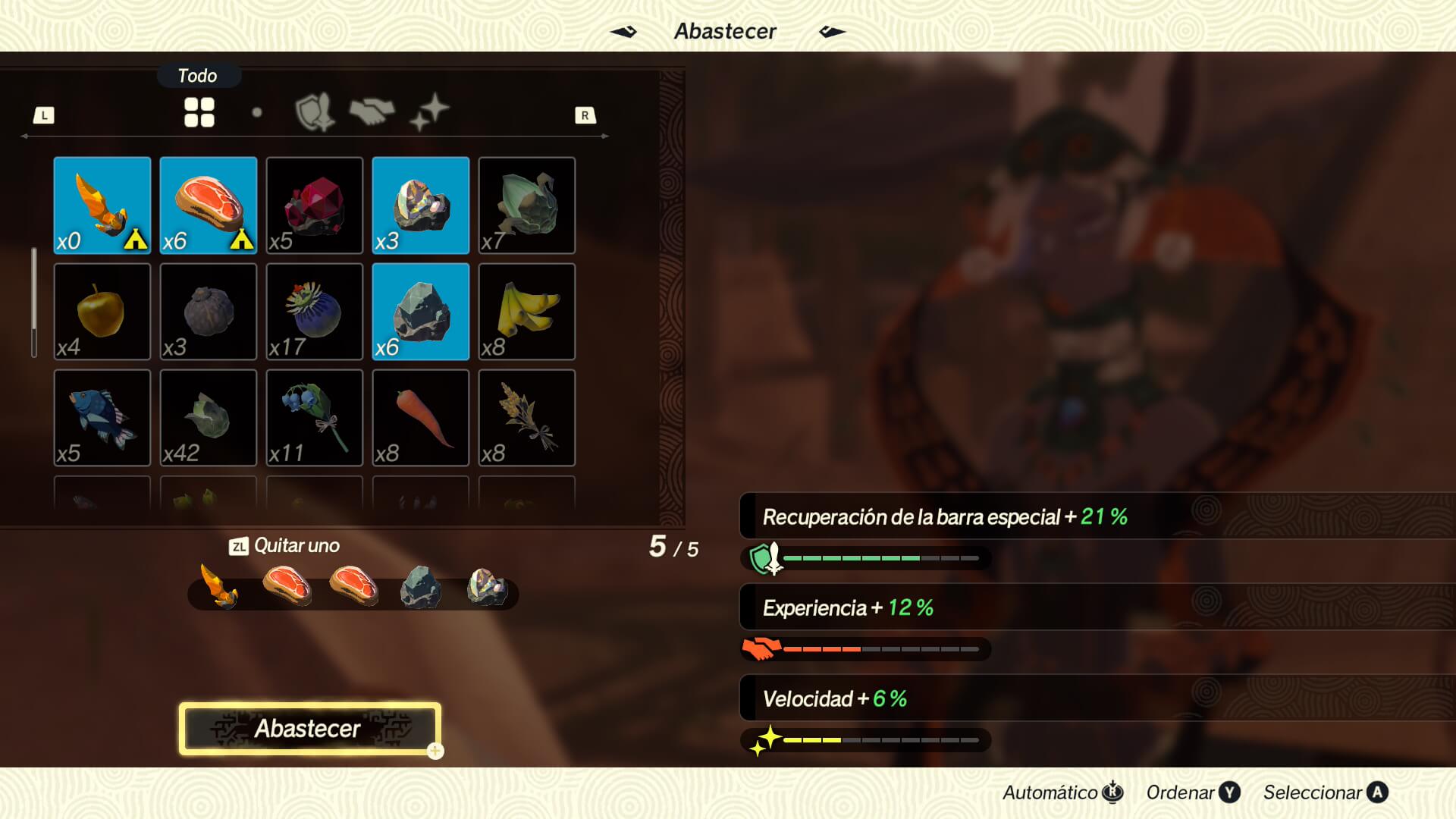1456x819 pixels.
Task: Choose the golden apple slot
Action: [x=102, y=312]
